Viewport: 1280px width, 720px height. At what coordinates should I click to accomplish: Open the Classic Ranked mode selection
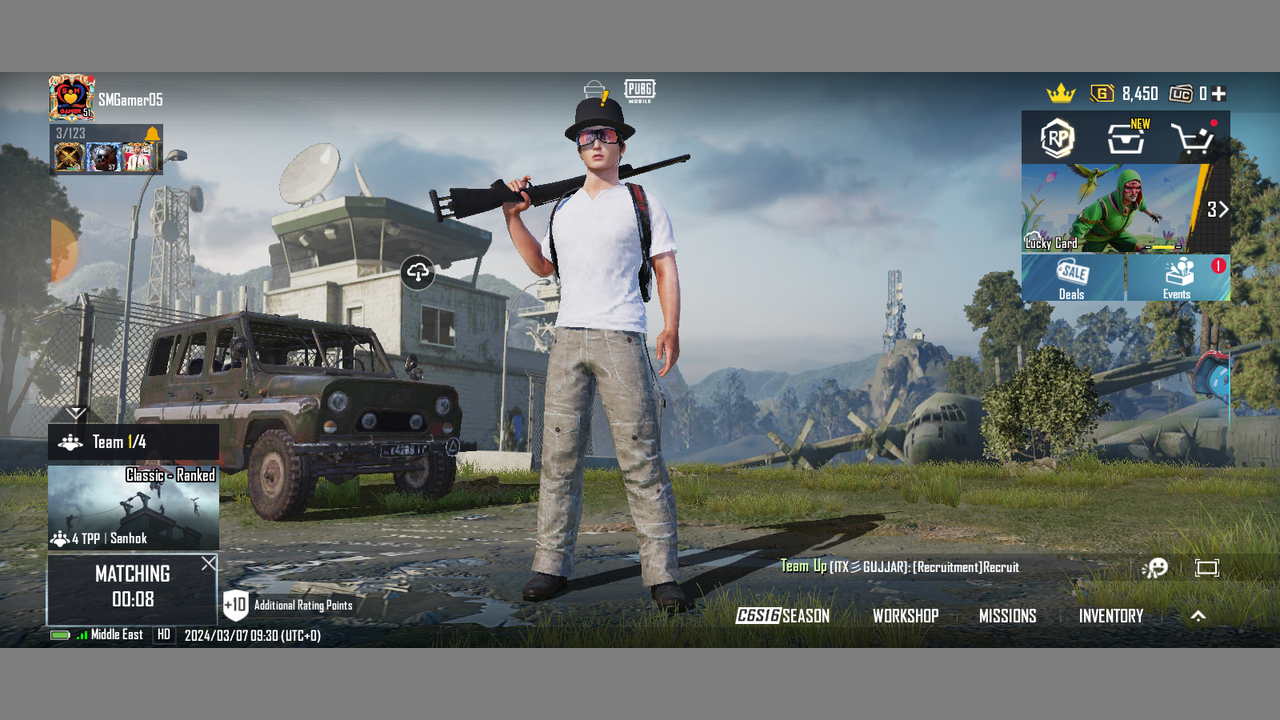click(x=133, y=507)
